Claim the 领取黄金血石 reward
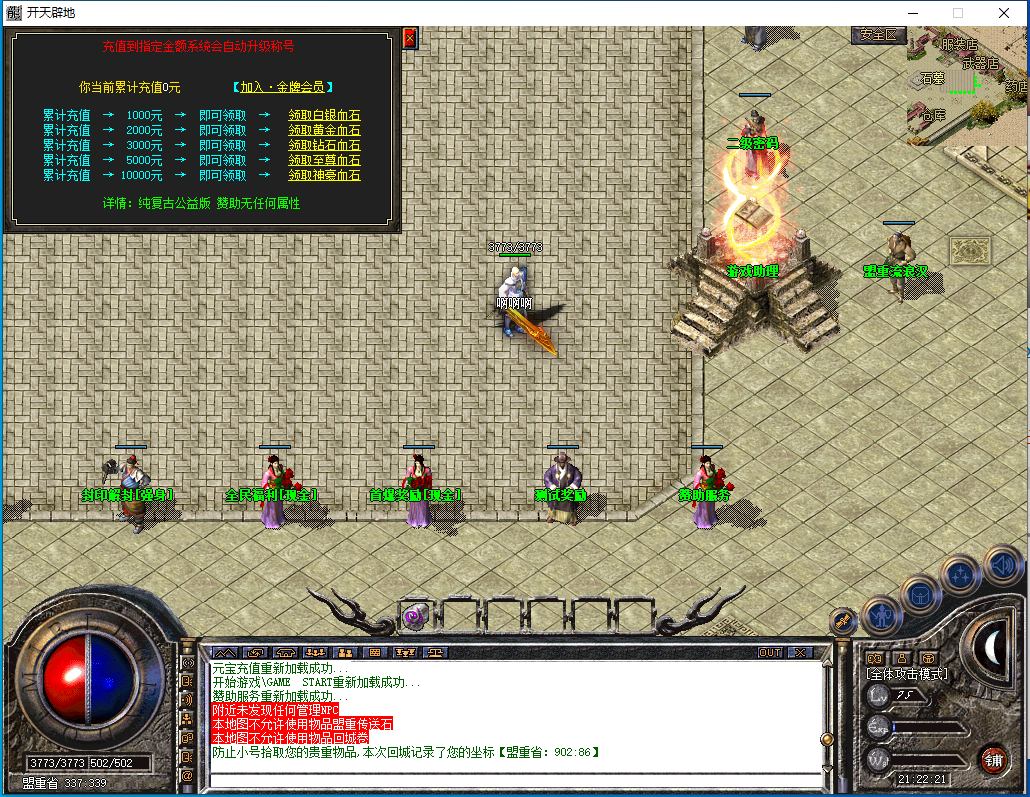1030x797 pixels. [x=324, y=131]
